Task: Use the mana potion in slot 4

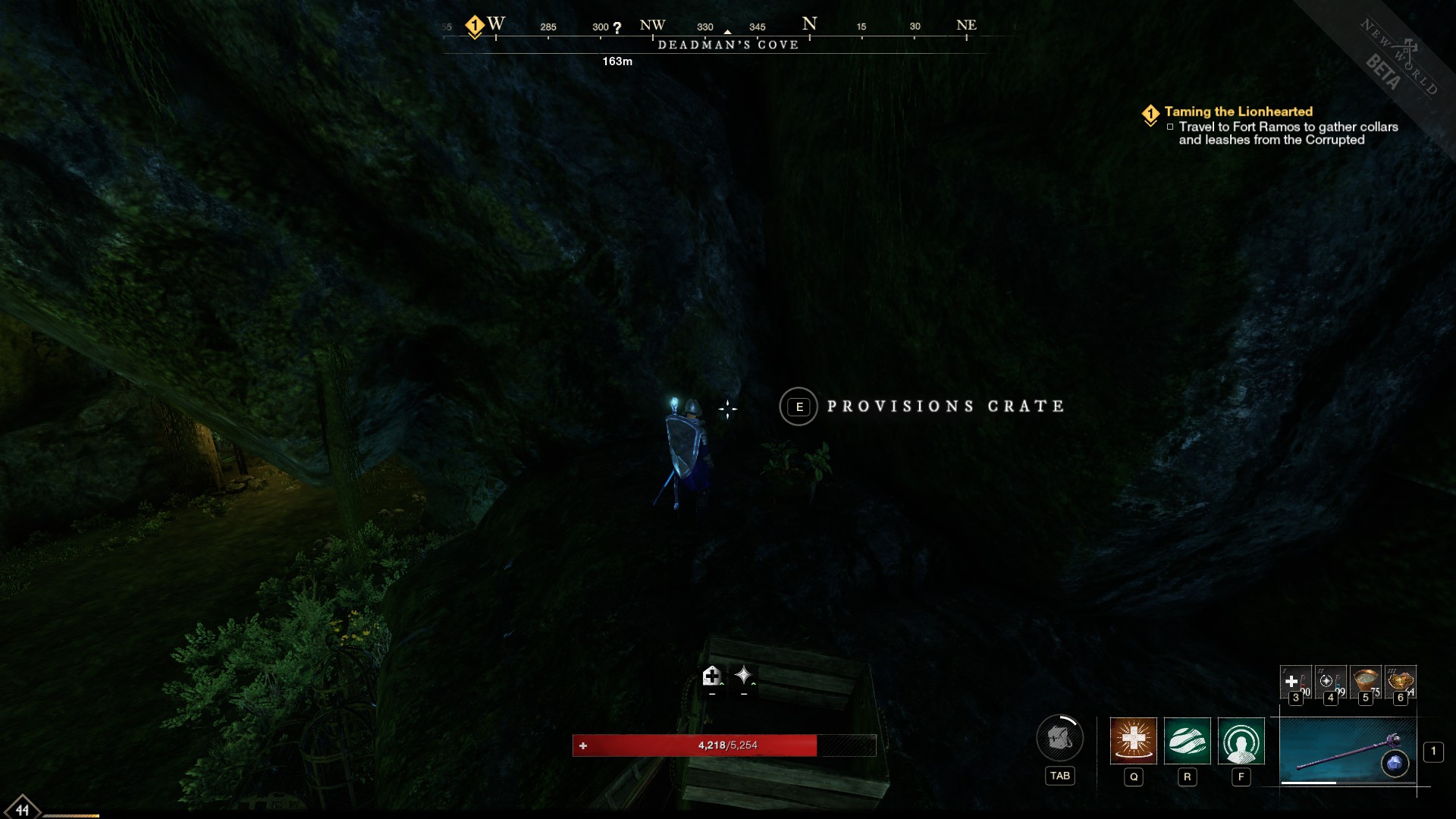Action: pos(1329,681)
